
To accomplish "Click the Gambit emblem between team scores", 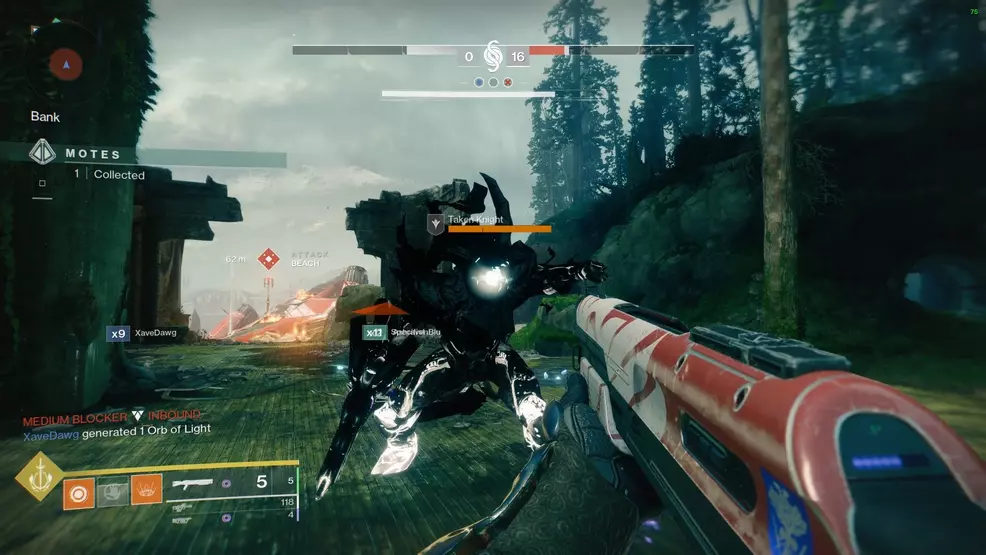I will pos(492,56).
